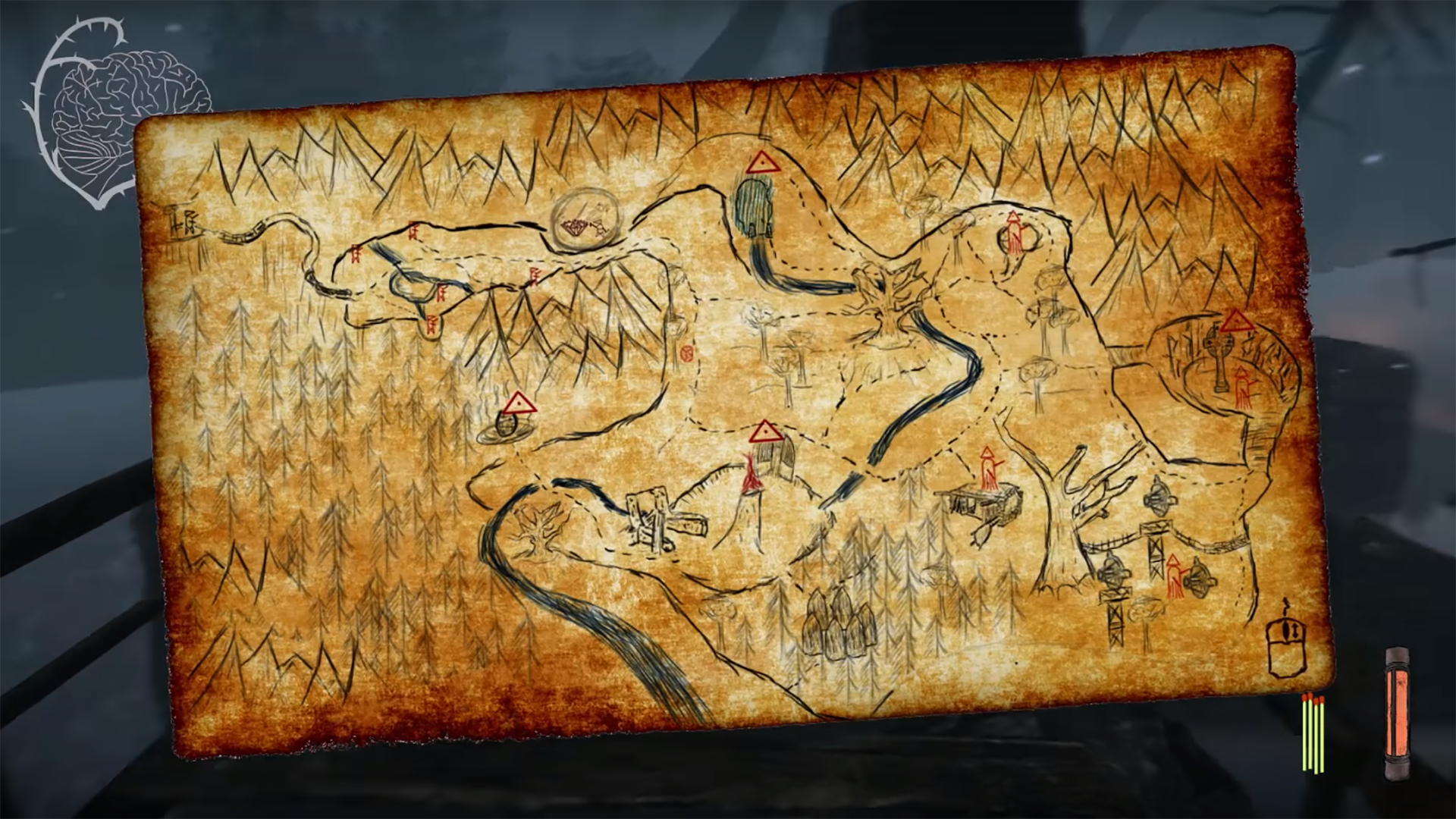
Task: Click the red rune symbol near the wrecked wagon
Action: [986, 469]
